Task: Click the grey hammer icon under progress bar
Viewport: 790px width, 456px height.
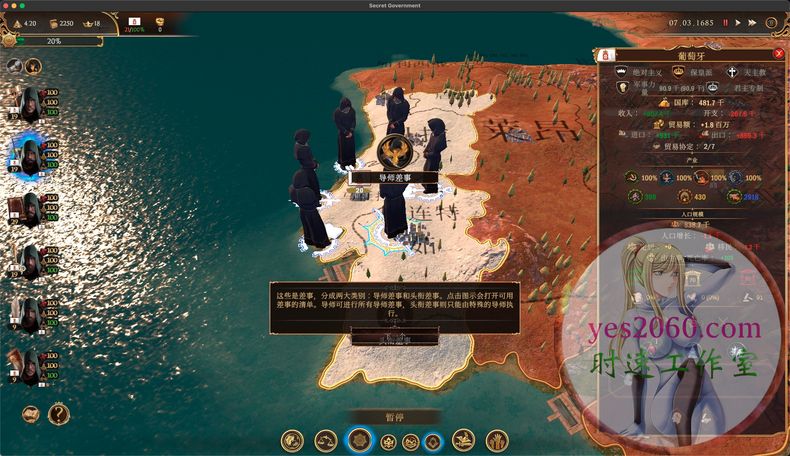Action: [x=14, y=65]
